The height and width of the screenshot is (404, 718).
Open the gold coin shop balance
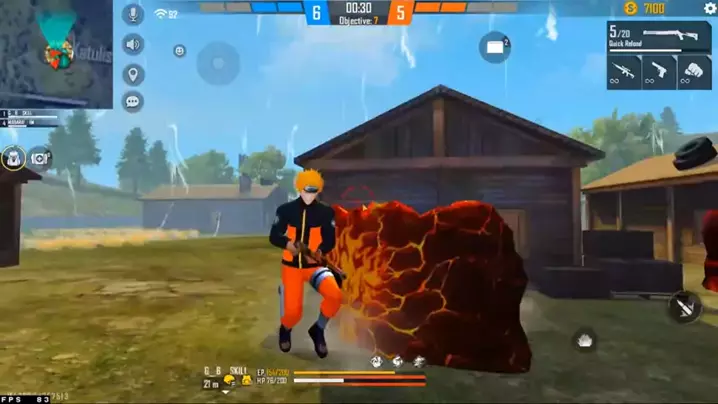click(x=643, y=9)
